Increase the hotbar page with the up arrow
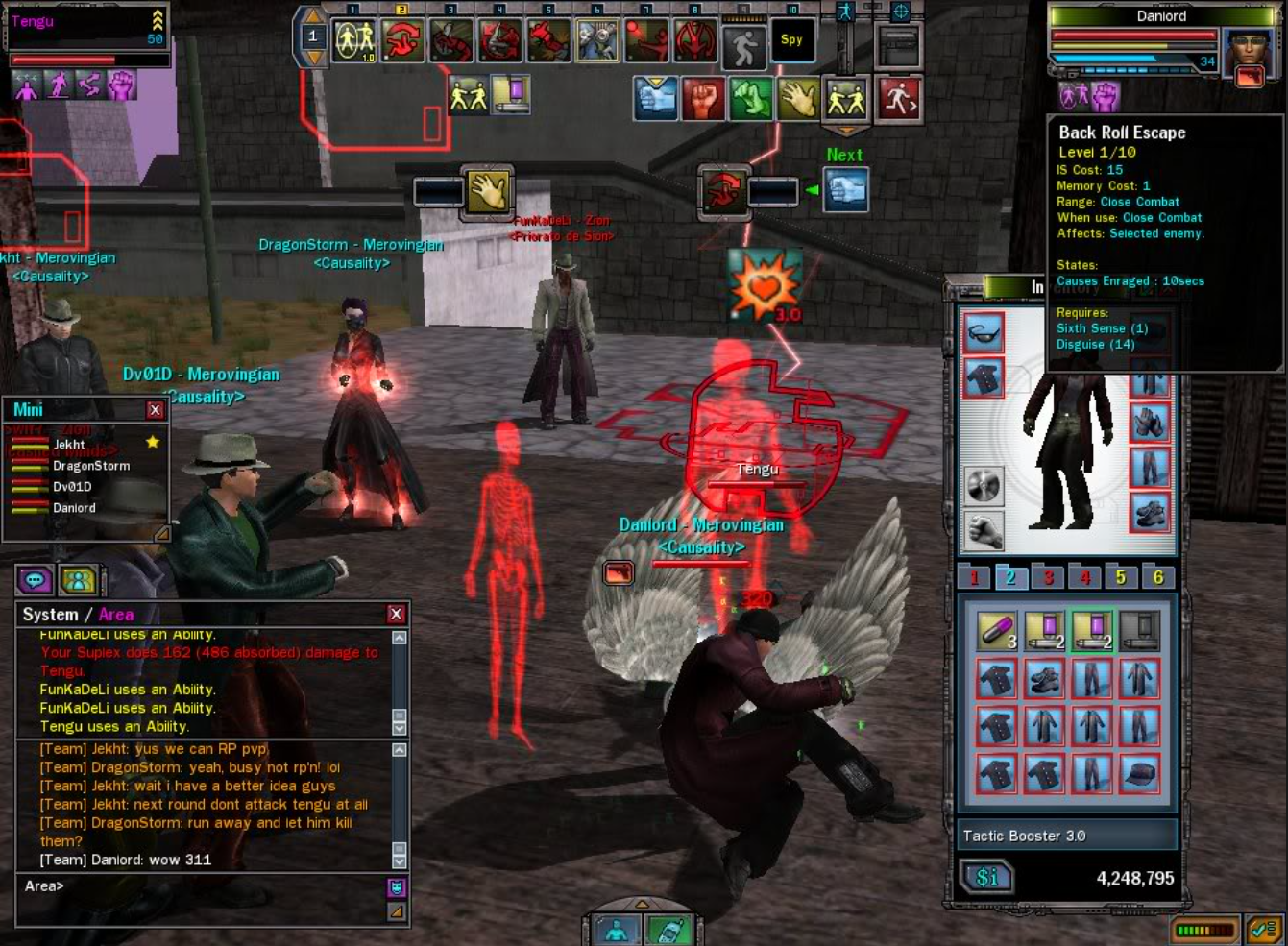 point(312,16)
